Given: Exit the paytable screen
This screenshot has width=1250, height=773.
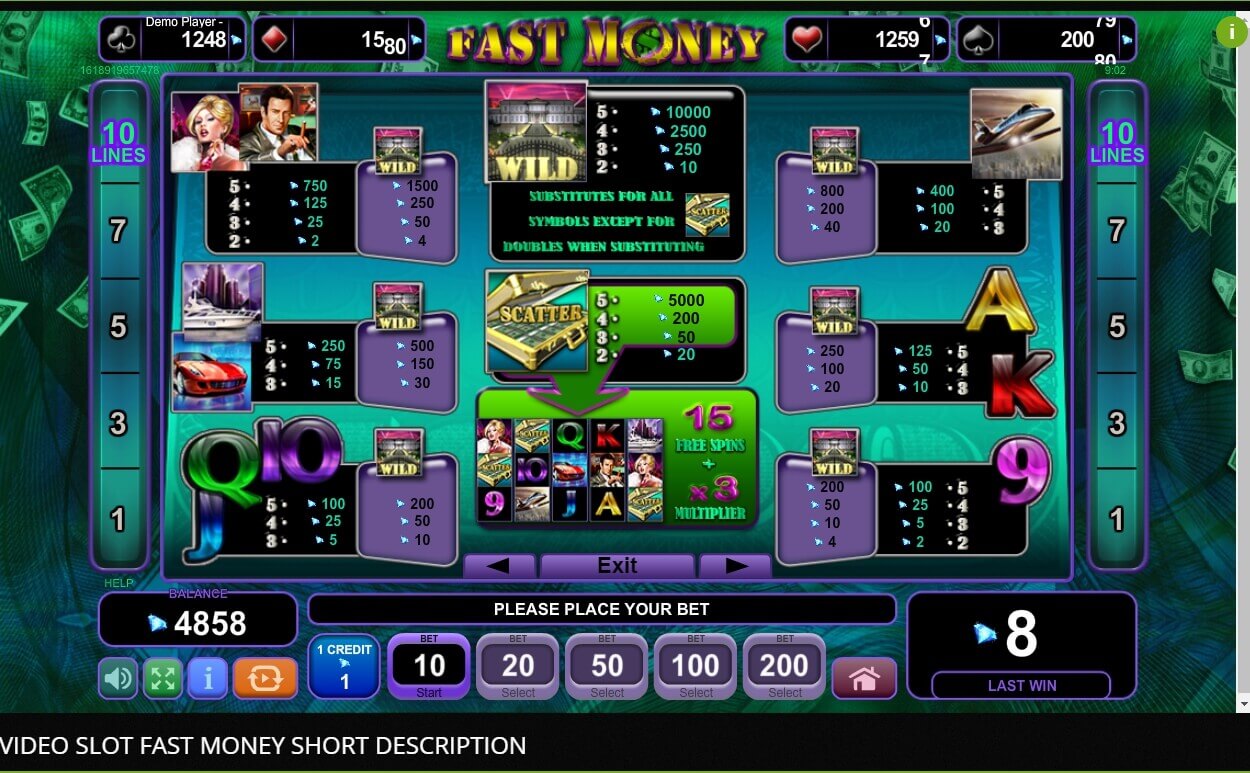Looking at the screenshot, I should point(617,566).
